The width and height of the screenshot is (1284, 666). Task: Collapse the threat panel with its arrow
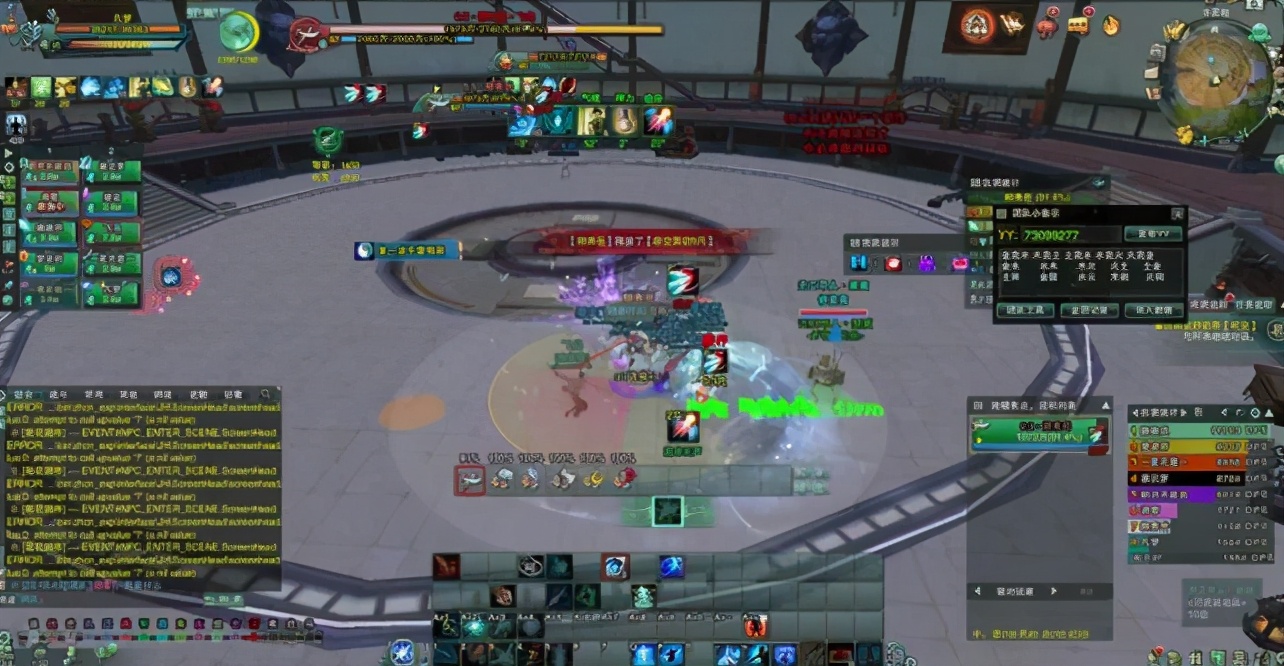tap(1105, 405)
